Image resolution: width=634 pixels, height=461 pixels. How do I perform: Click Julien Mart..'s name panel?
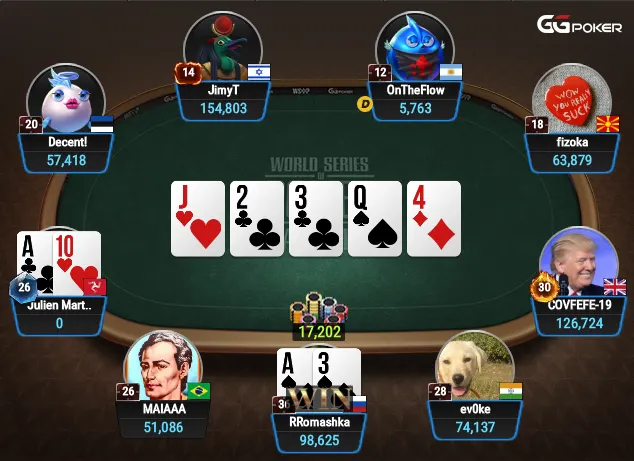tap(59, 313)
